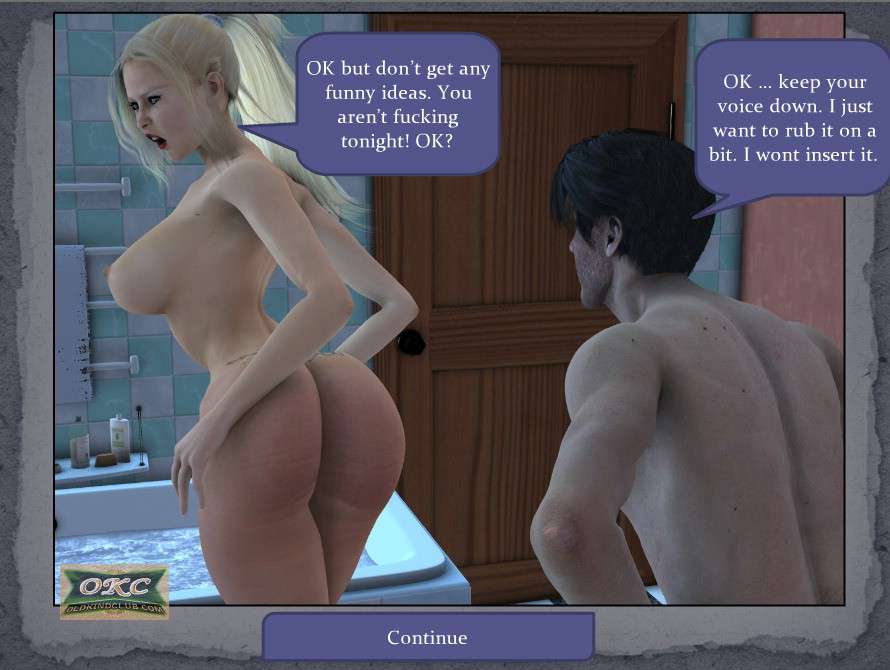Click the Continue button
Image resolution: width=890 pixels, height=670 pixels.
428,637
